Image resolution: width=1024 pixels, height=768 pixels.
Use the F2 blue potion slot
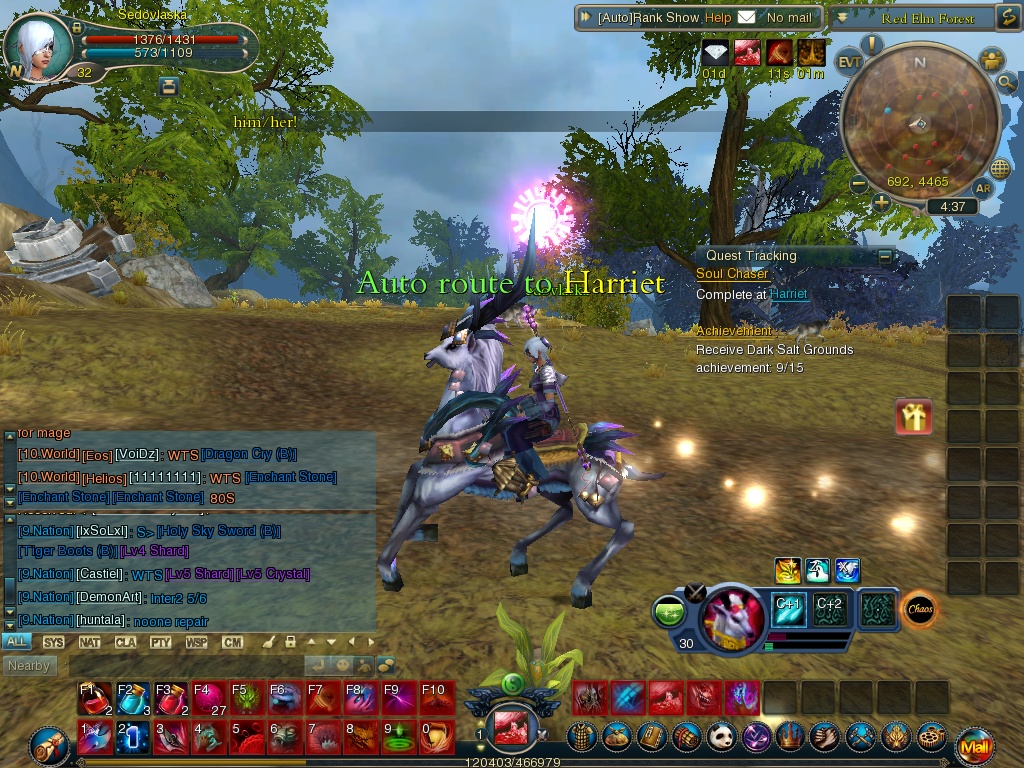(133, 697)
